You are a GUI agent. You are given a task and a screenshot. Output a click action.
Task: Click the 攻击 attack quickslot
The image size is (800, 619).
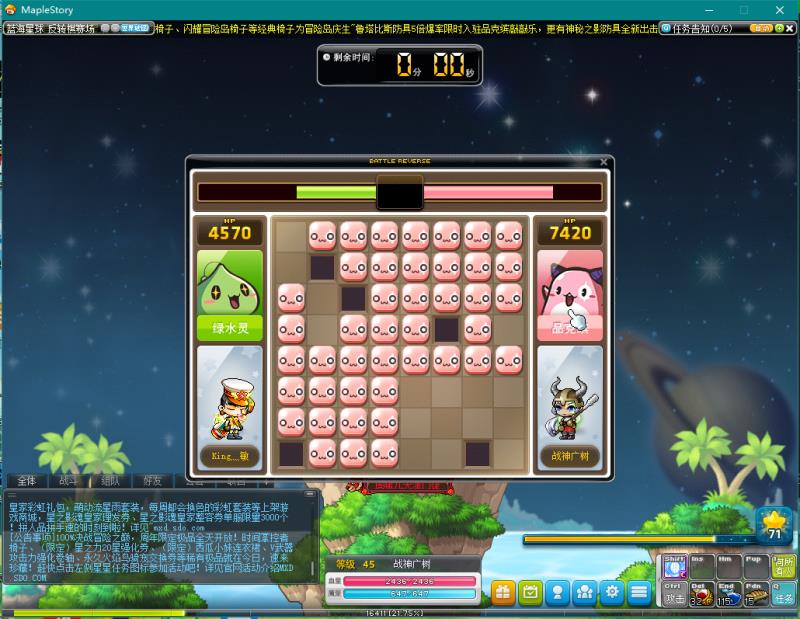(x=675, y=594)
